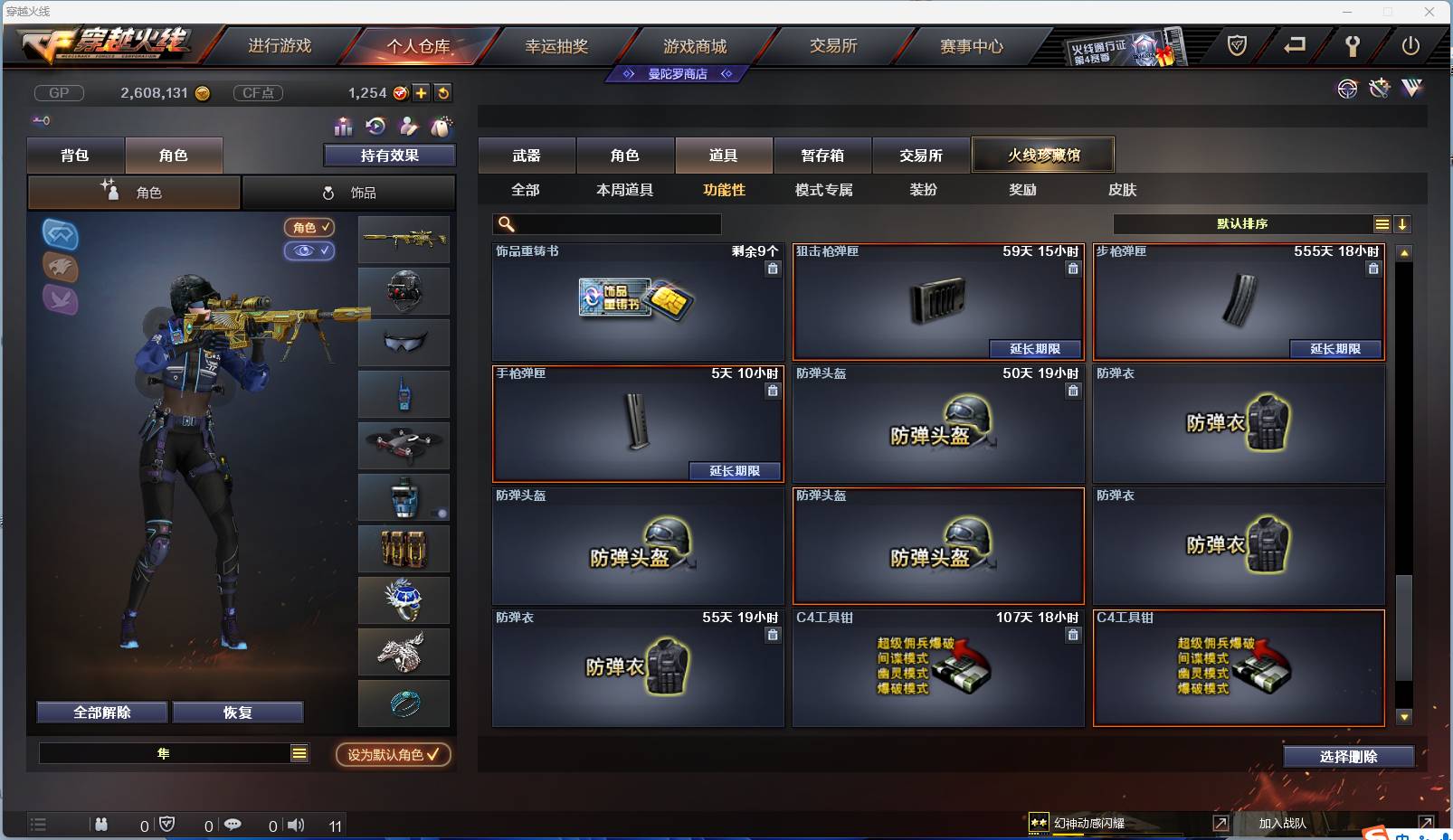Click the 全部解除 button
The height and width of the screenshot is (840, 1453).
[x=101, y=712]
